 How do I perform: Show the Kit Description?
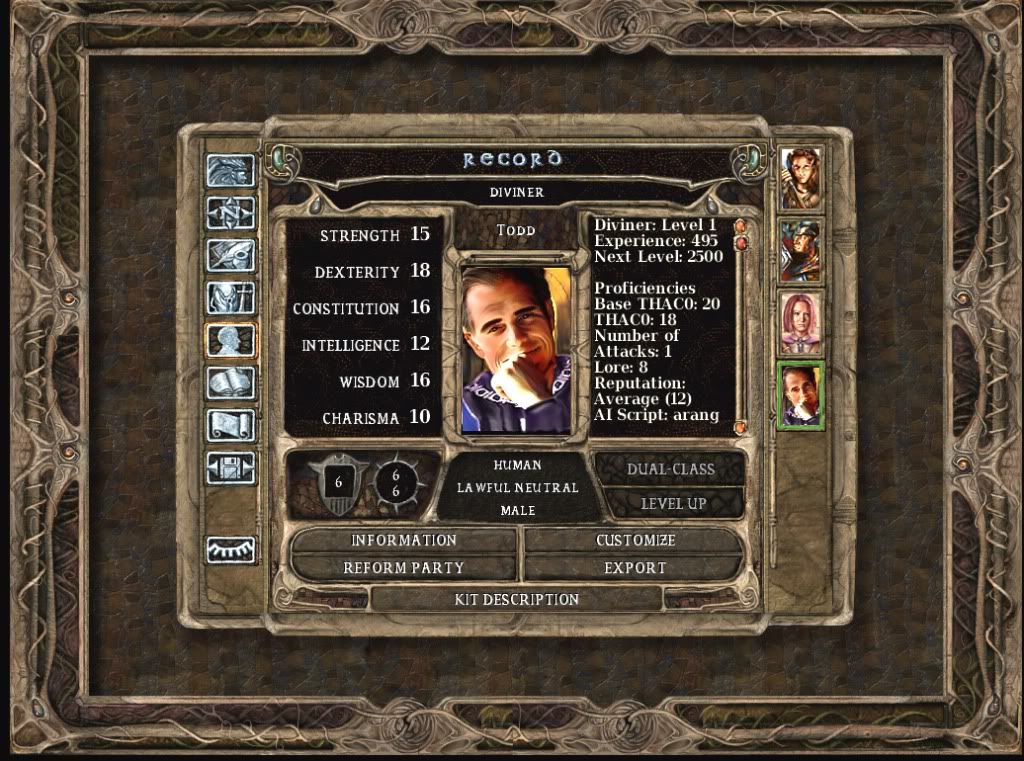click(x=516, y=600)
